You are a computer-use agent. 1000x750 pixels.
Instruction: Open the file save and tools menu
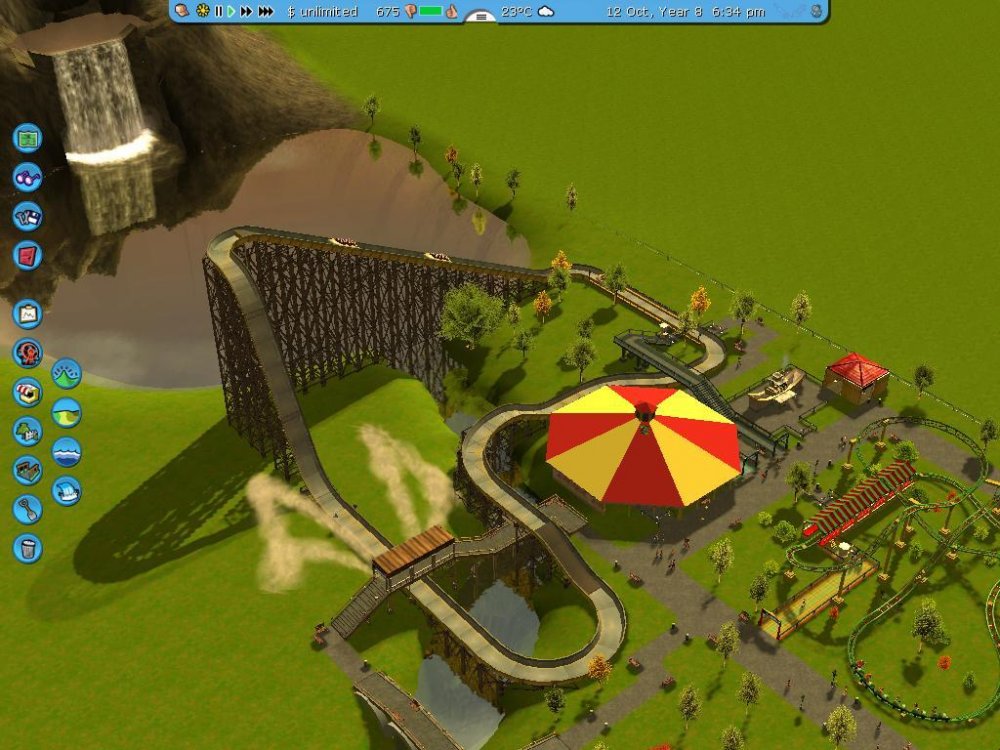click(x=27, y=215)
